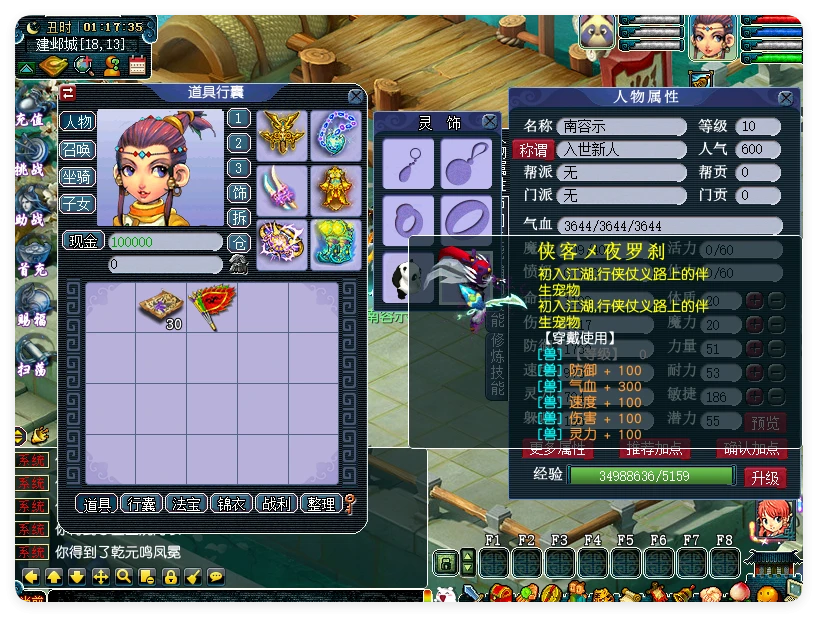The image size is (818, 617).
Task: Show the 人物 character tab
Action: (77, 122)
